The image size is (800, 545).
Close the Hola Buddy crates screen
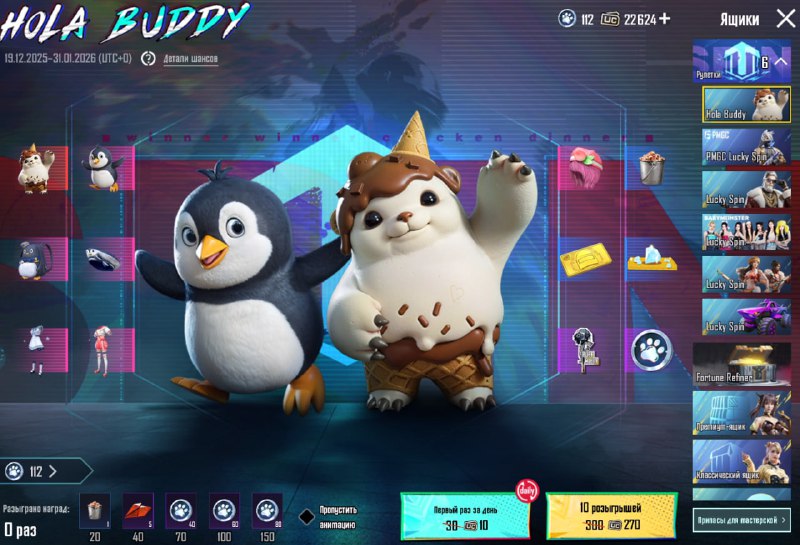coord(784,19)
